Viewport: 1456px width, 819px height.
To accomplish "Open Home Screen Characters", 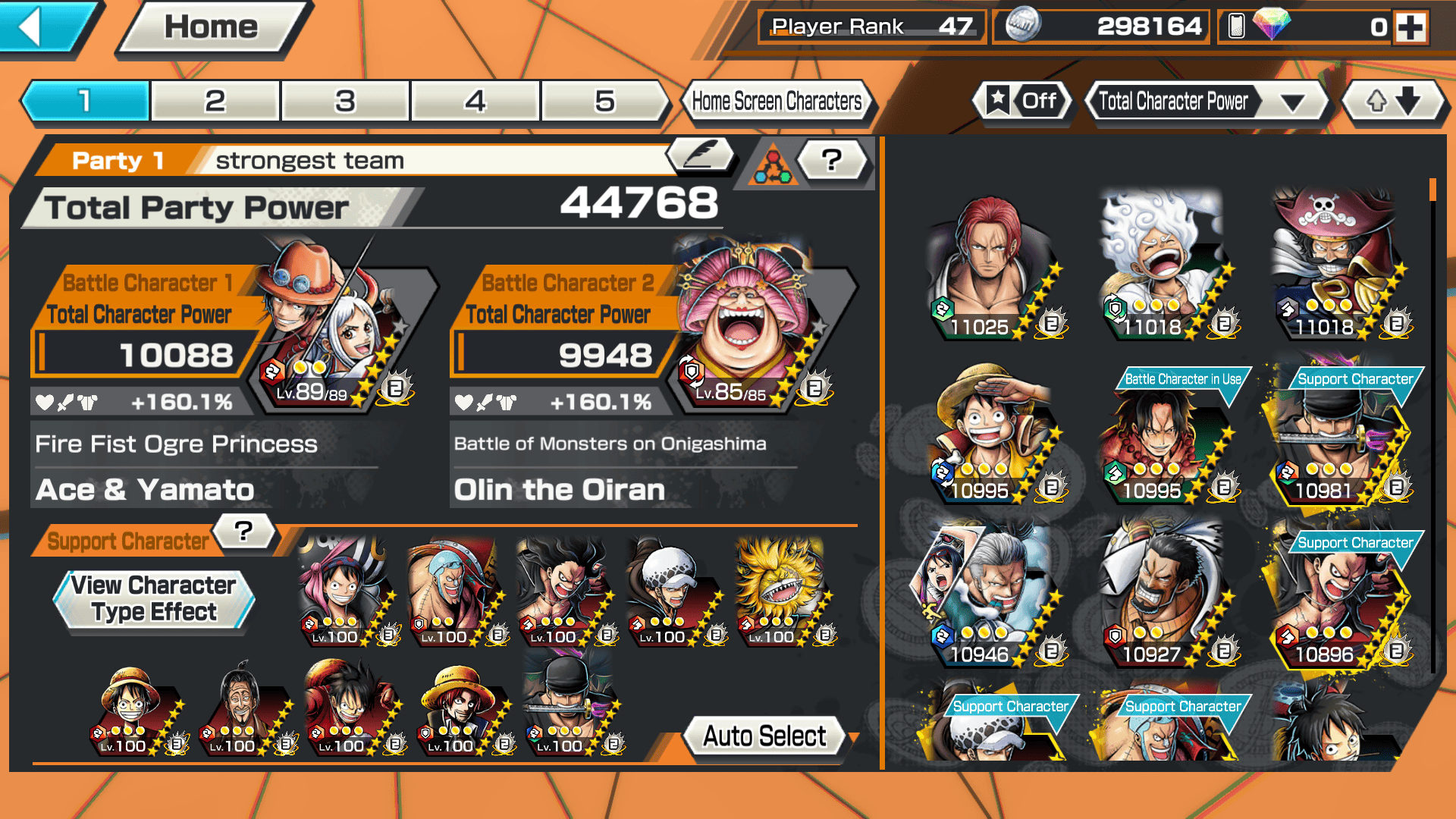I will (777, 101).
